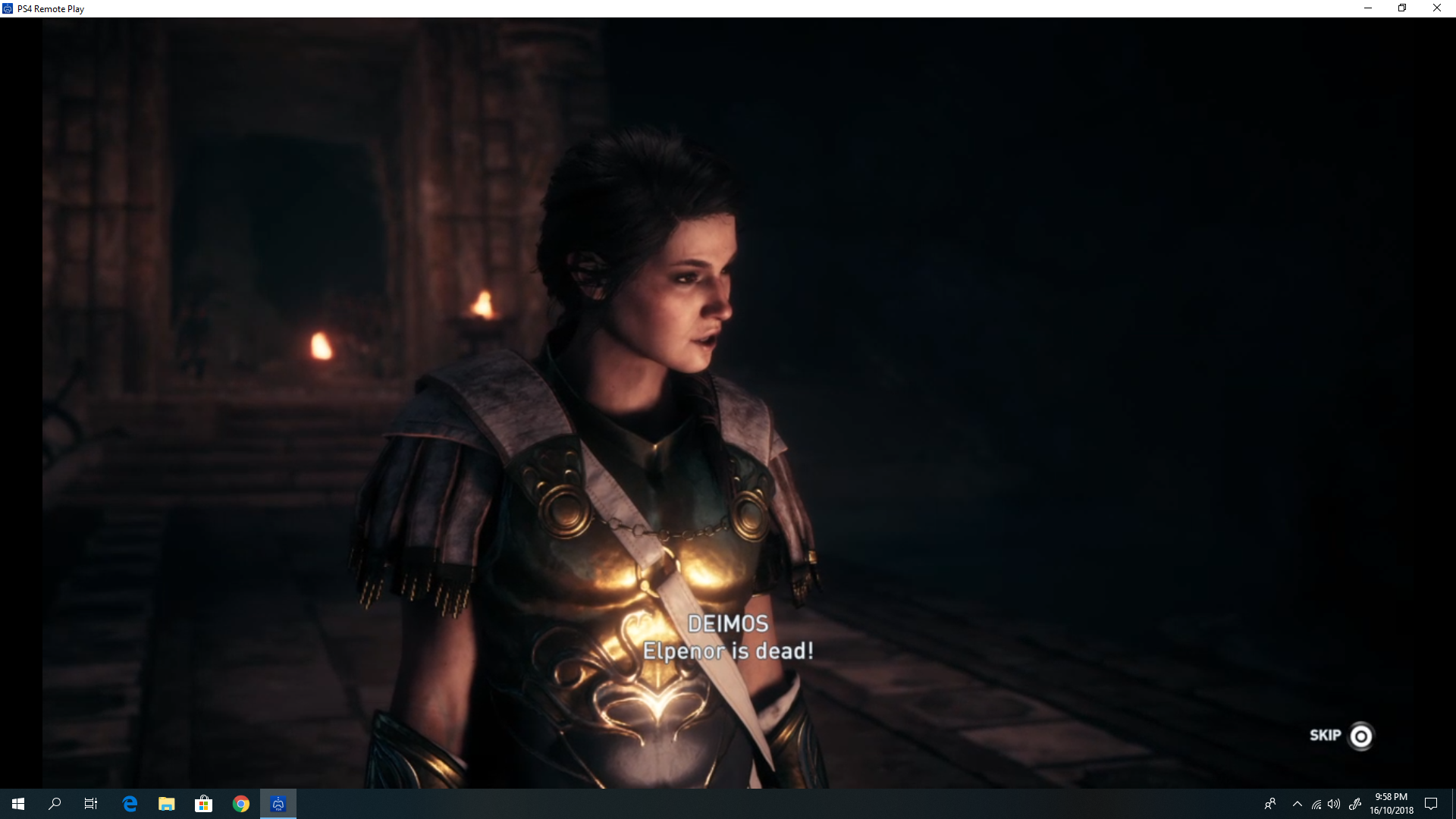Screen dimensions: 1456x819
Task: Click the DEIMOS subtitle text
Action: pos(727,624)
